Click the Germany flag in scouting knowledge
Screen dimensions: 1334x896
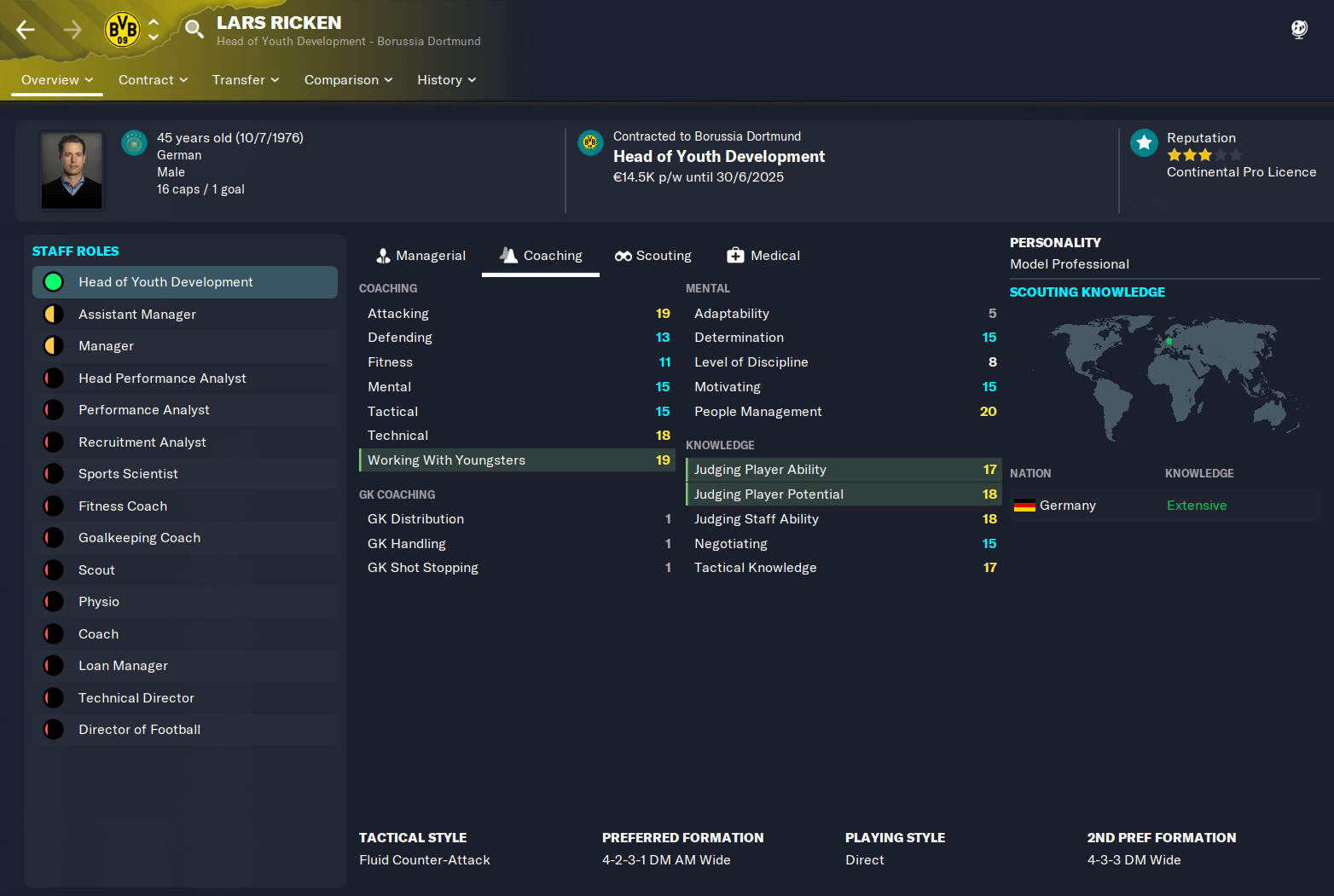pos(1023,505)
